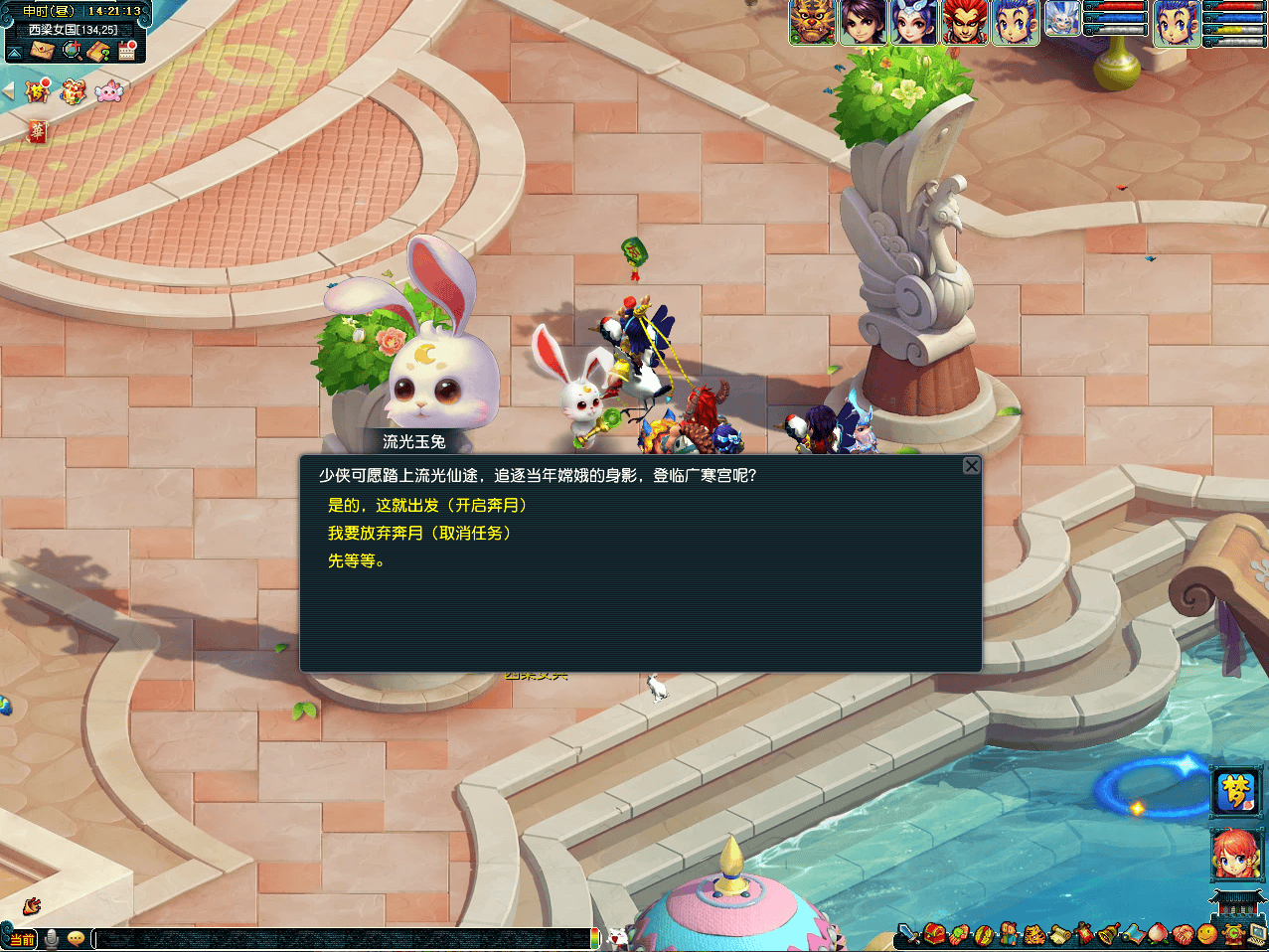Collapse the location panel with up arrow
Image resolution: width=1269 pixels, height=952 pixels.
coord(15,51)
